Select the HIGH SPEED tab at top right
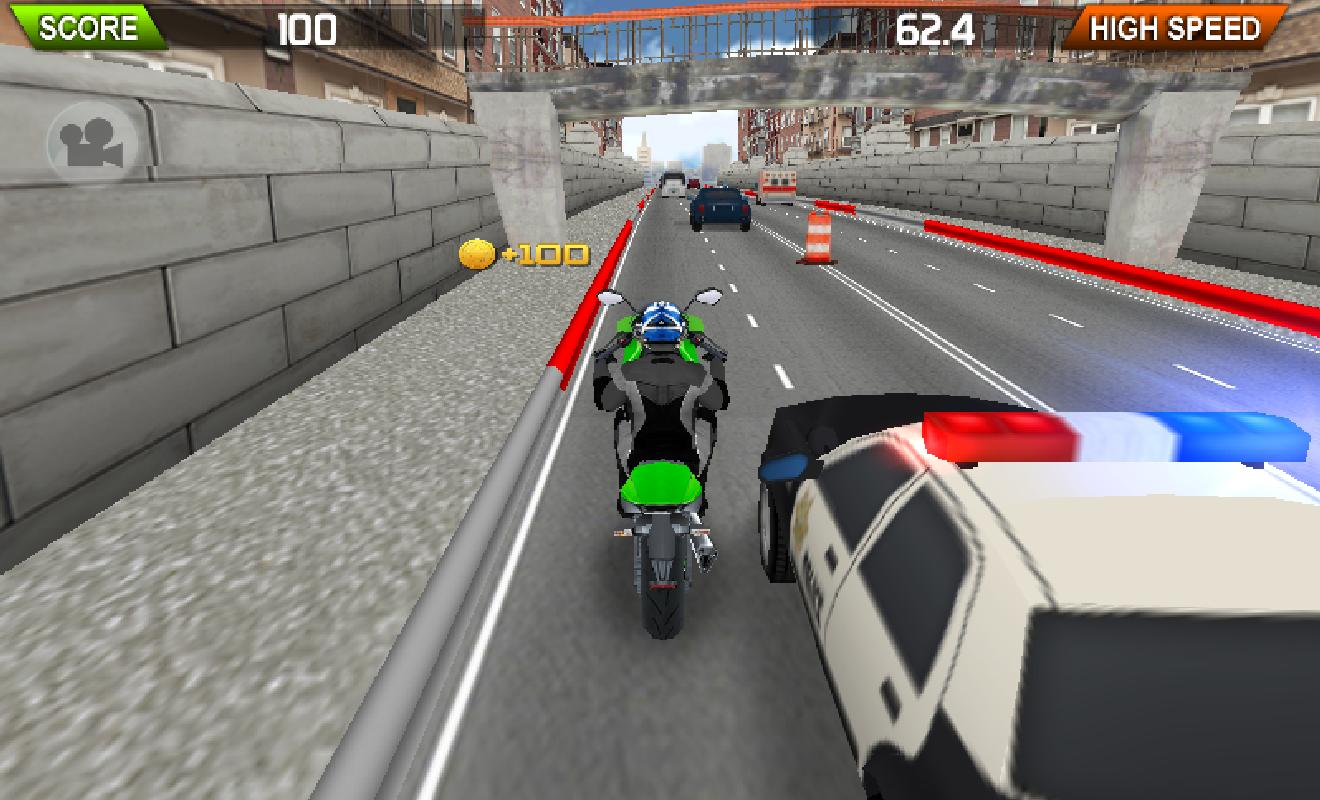Viewport: 1320px width, 800px height. point(1175,28)
